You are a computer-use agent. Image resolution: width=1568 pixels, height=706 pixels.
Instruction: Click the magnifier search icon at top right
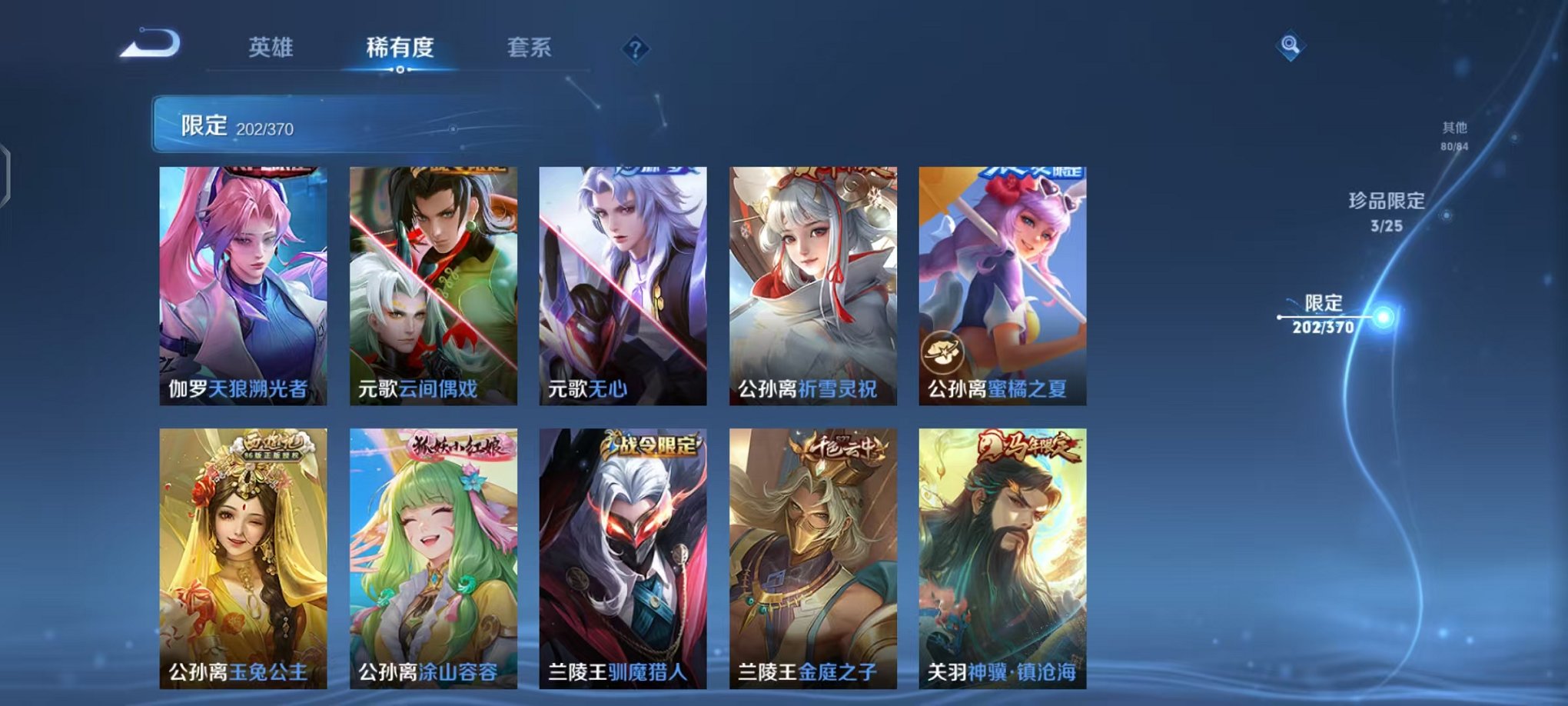(1291, 46)
